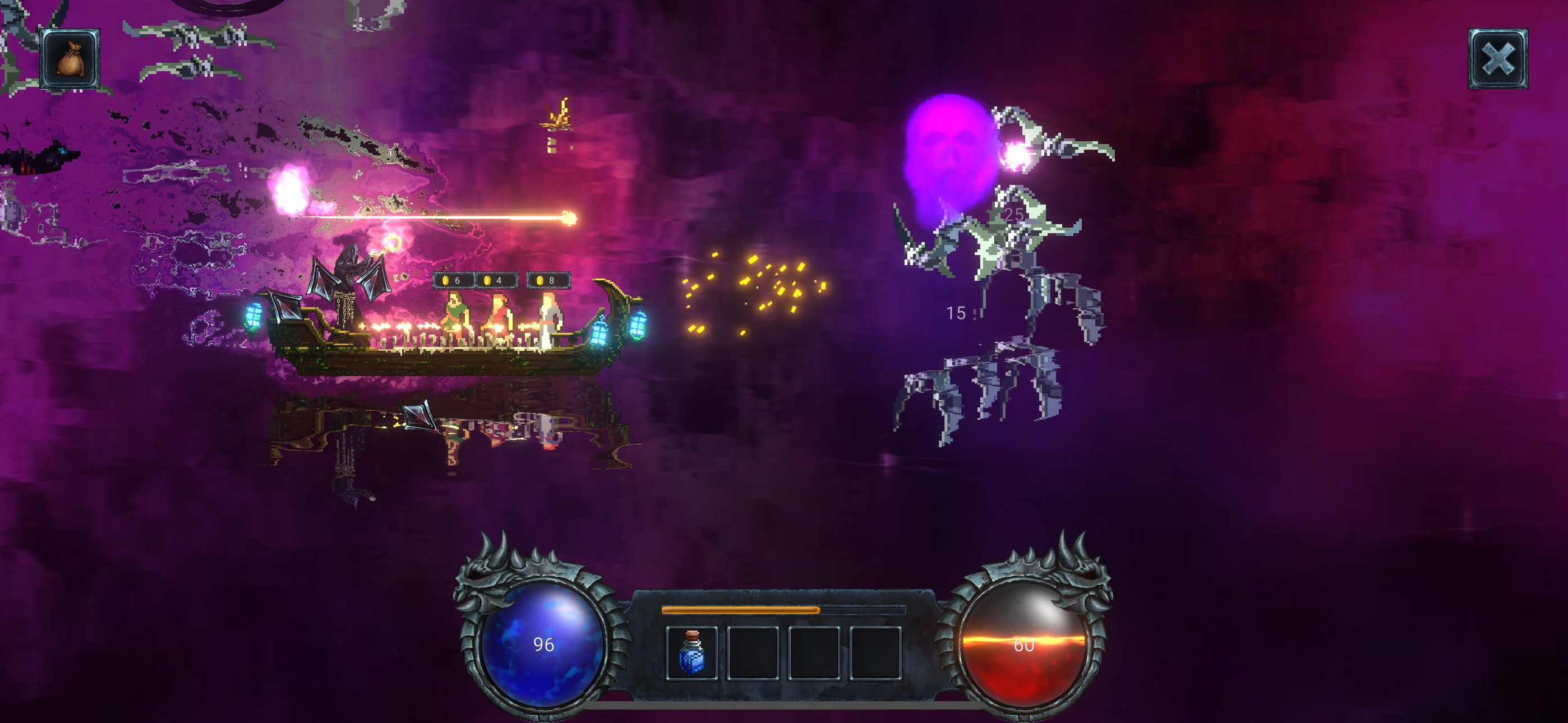Image resolution: width=1568 pixels, height=723 pixels.
Task: Click the last empty inventory slot
Action: [x=875, y=654]
